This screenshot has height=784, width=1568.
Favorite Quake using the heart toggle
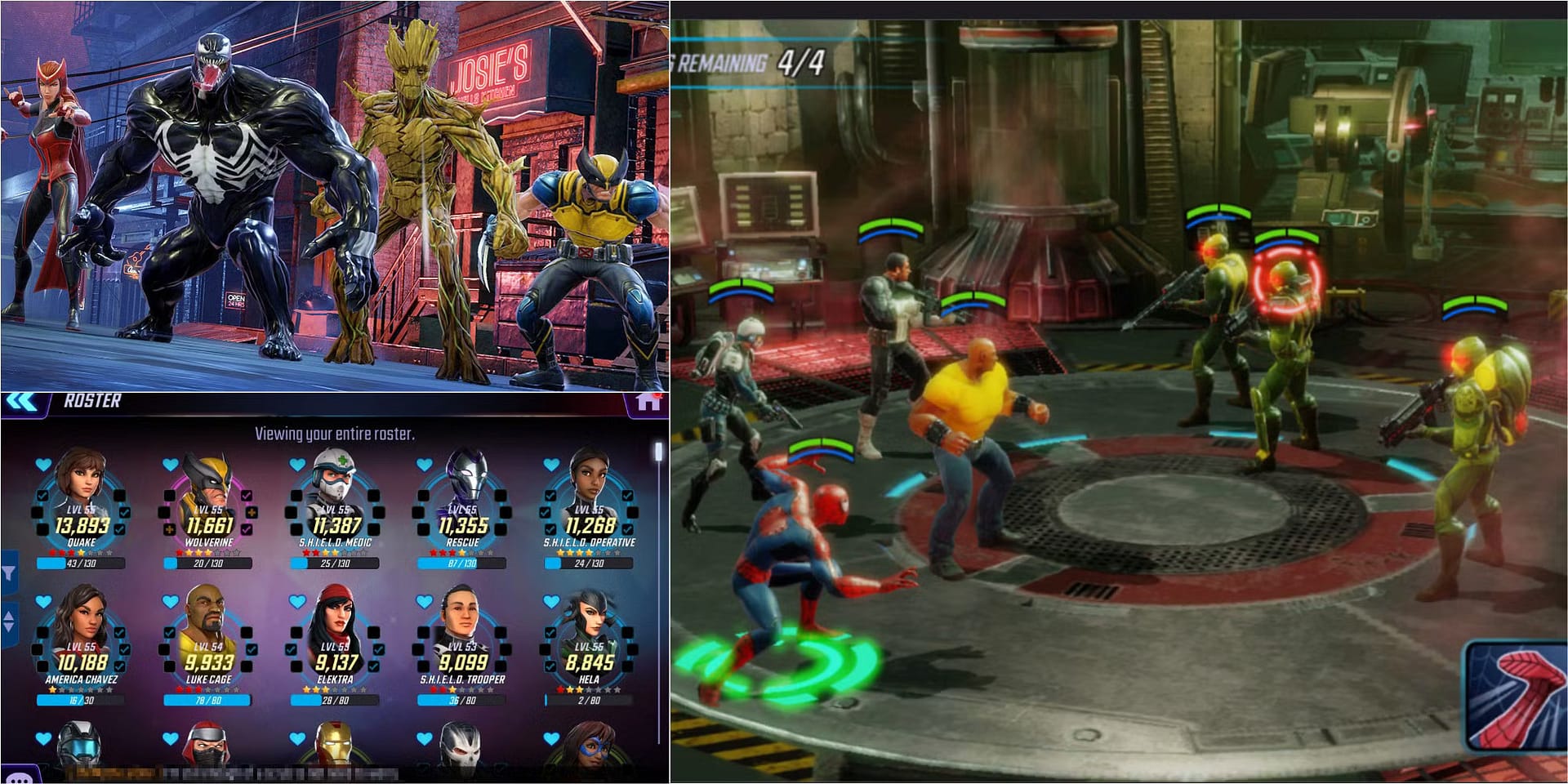coord(42,465)
